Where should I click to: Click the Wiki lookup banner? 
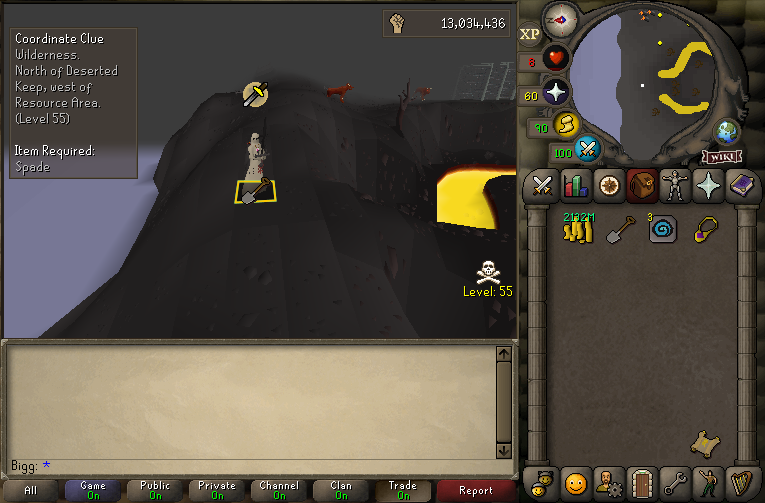pos(721,157)
